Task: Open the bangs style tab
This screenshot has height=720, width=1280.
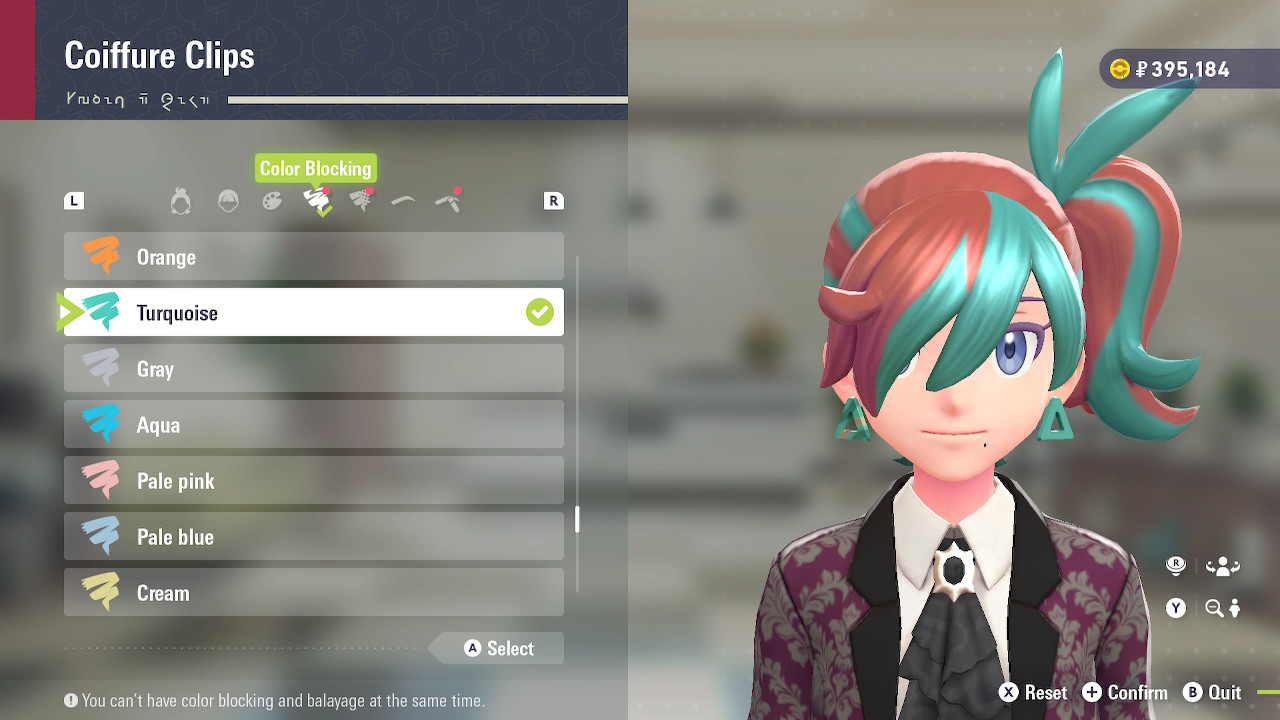Action: pos(228,202)
